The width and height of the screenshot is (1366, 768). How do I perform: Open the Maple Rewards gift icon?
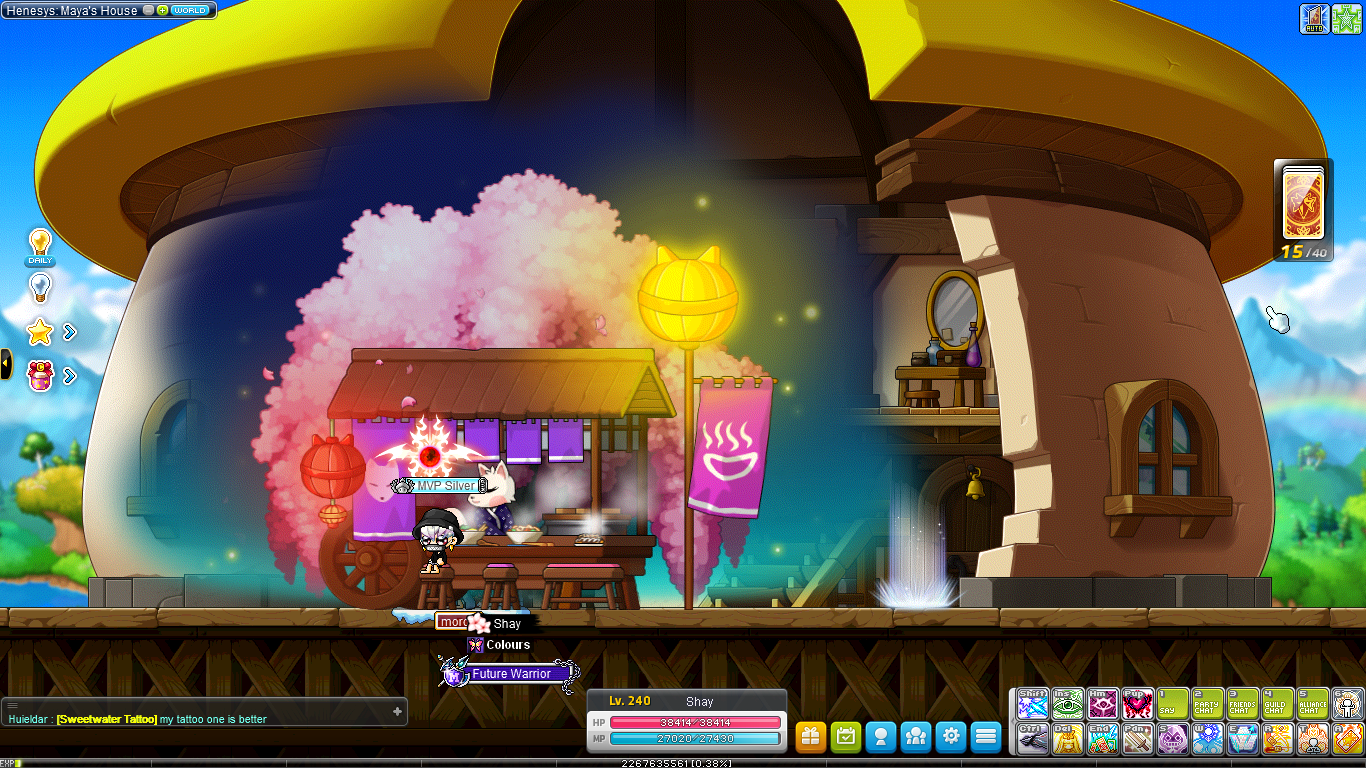pyautogui.click(x=810, y=737)
